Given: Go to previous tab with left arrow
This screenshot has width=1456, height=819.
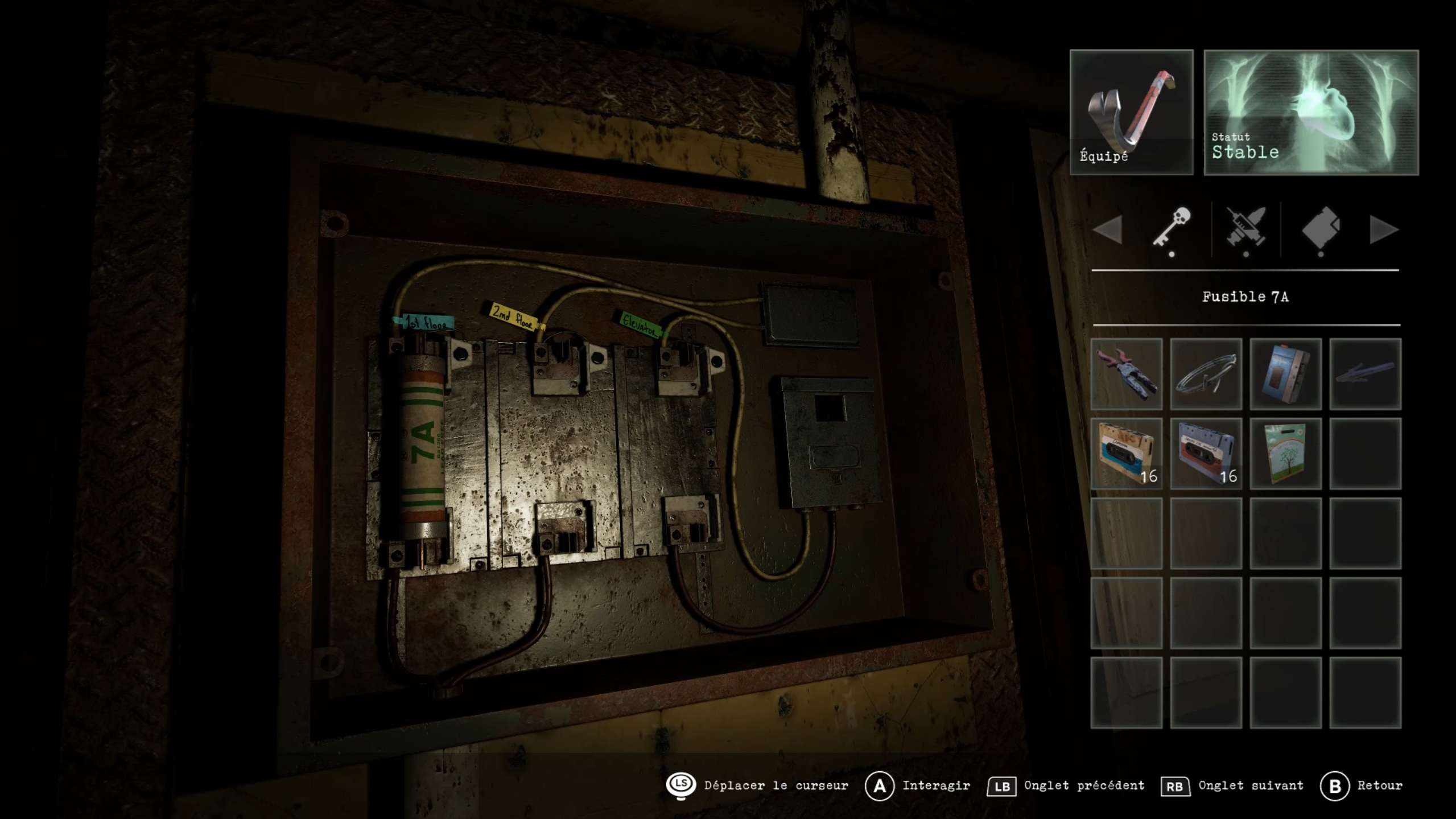Looking at the screenshot, I should (x=1108, y=229).
